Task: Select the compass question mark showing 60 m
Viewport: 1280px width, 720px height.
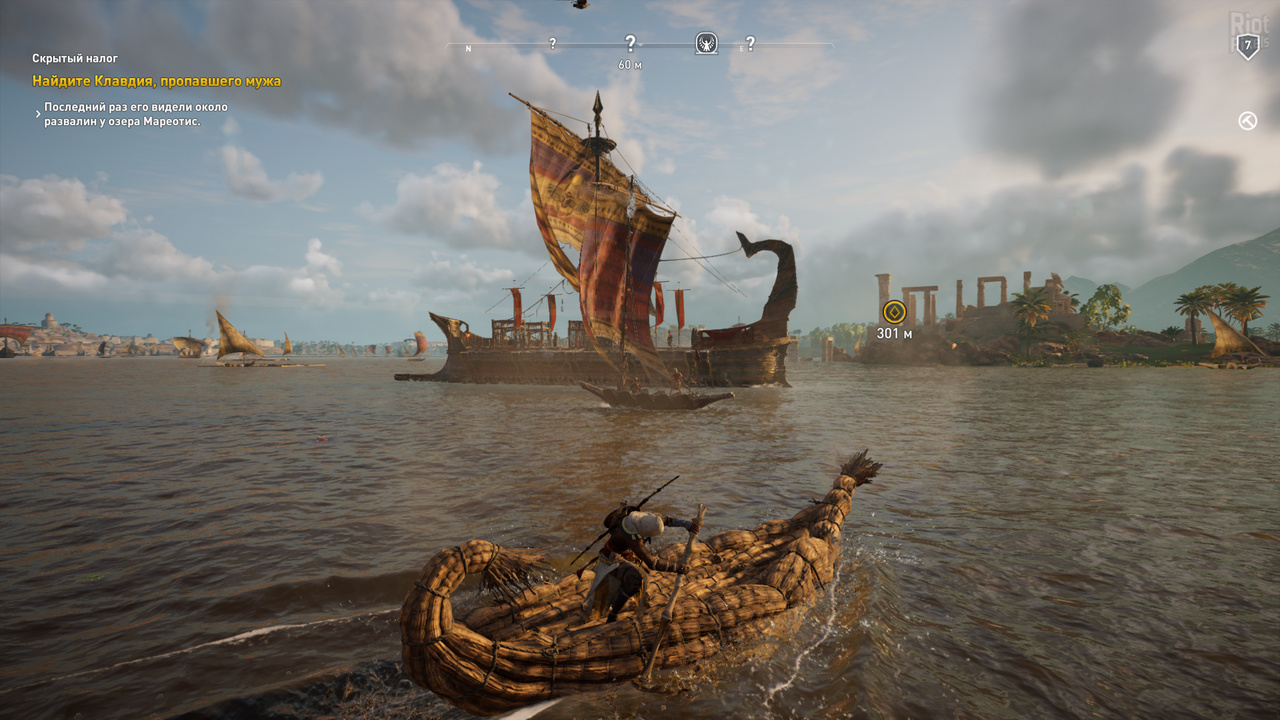Action: [630, 43]
